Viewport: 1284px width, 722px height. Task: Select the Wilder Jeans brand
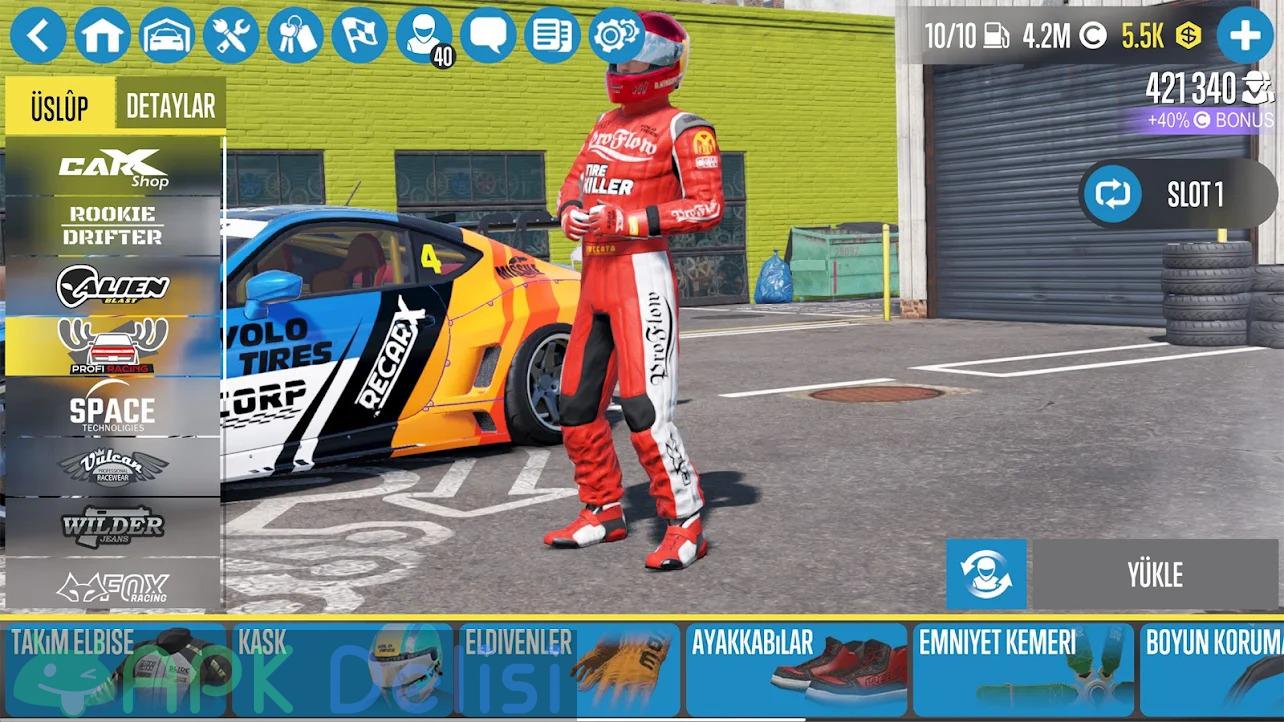tap(113, 527)
